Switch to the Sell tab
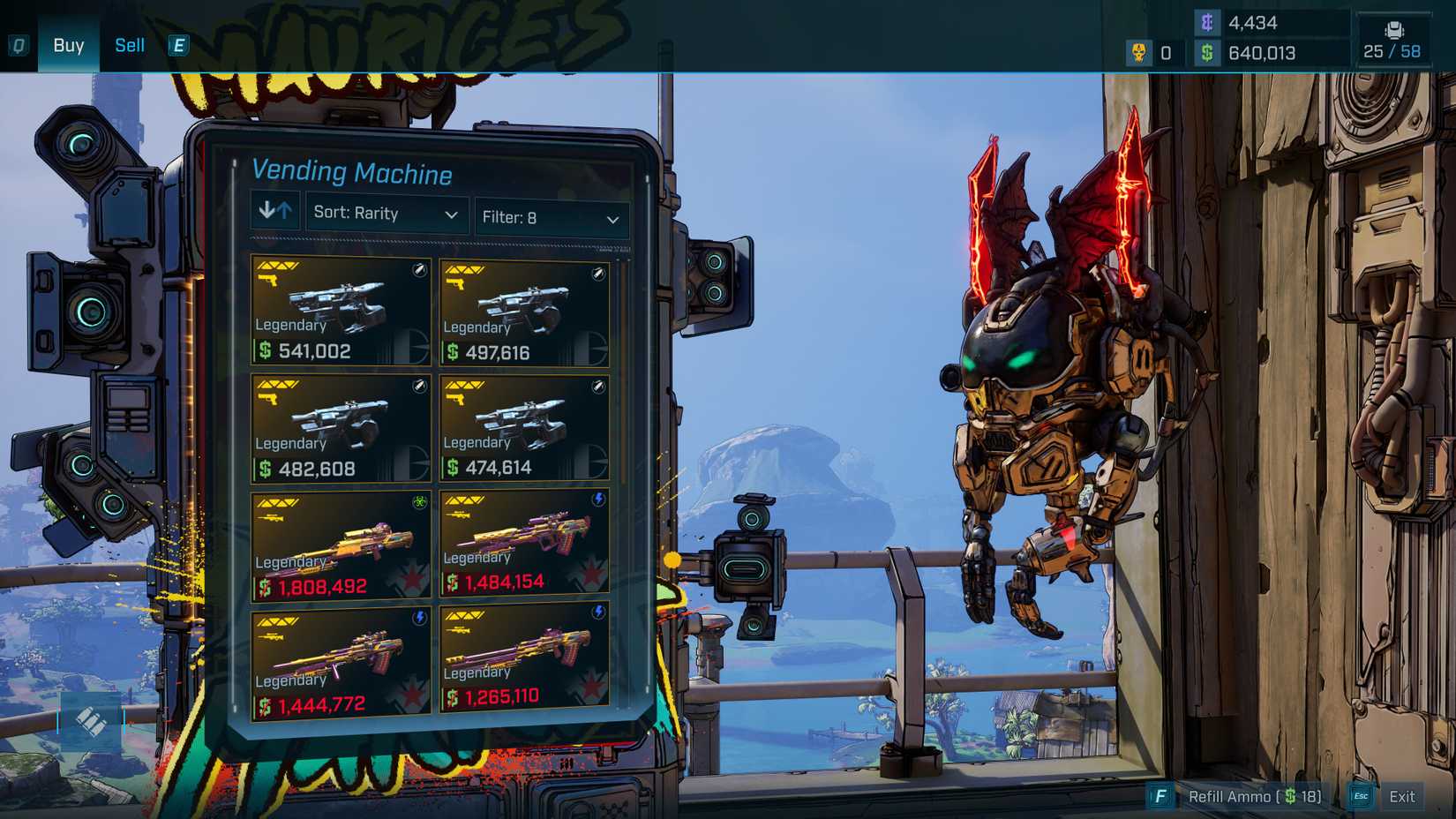The image size is (1456, 819). point(129,45)
